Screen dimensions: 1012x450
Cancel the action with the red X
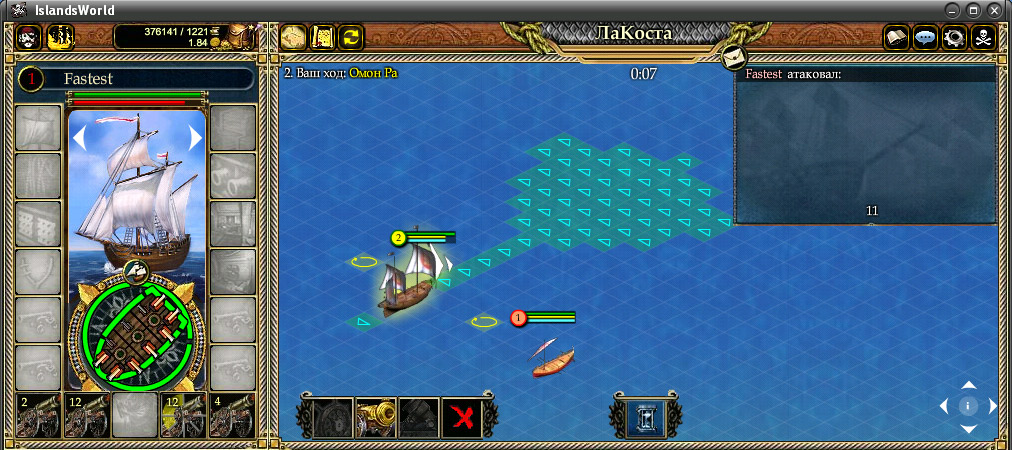pos(462,418)
